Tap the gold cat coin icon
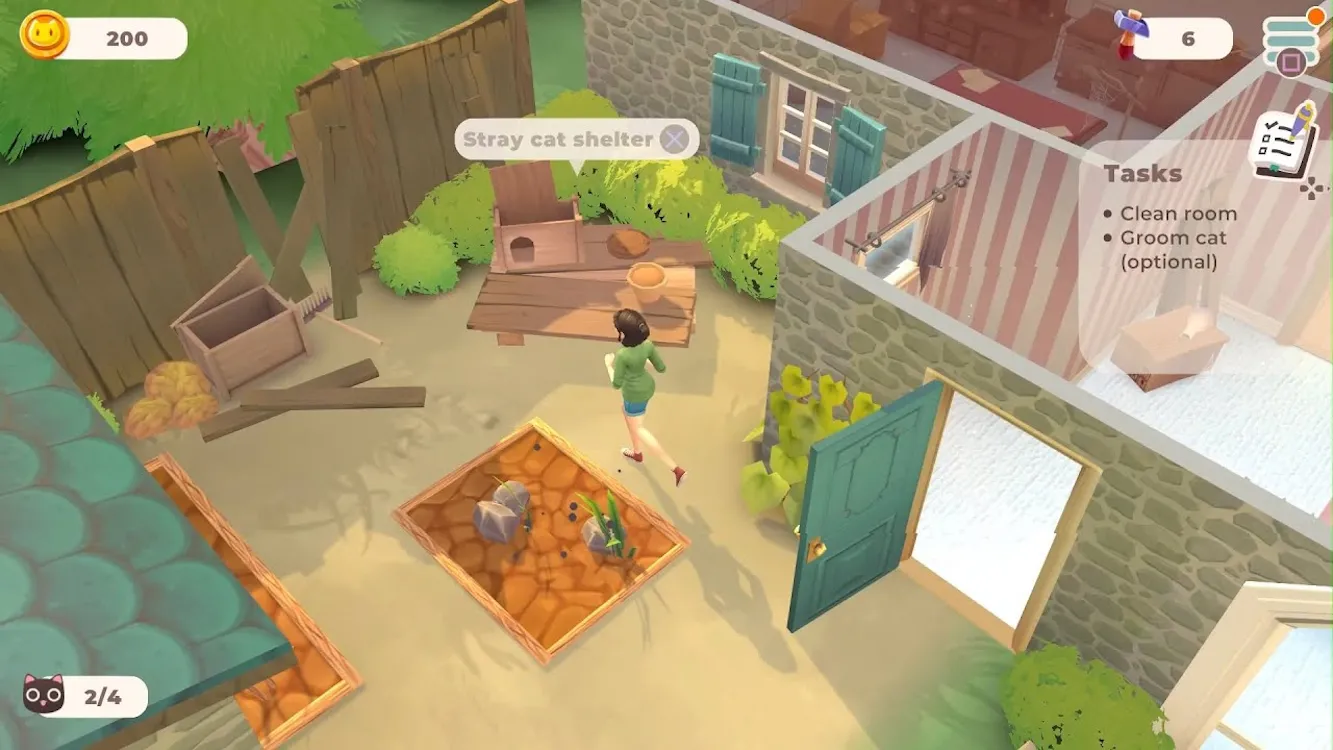 pos(44,37)
